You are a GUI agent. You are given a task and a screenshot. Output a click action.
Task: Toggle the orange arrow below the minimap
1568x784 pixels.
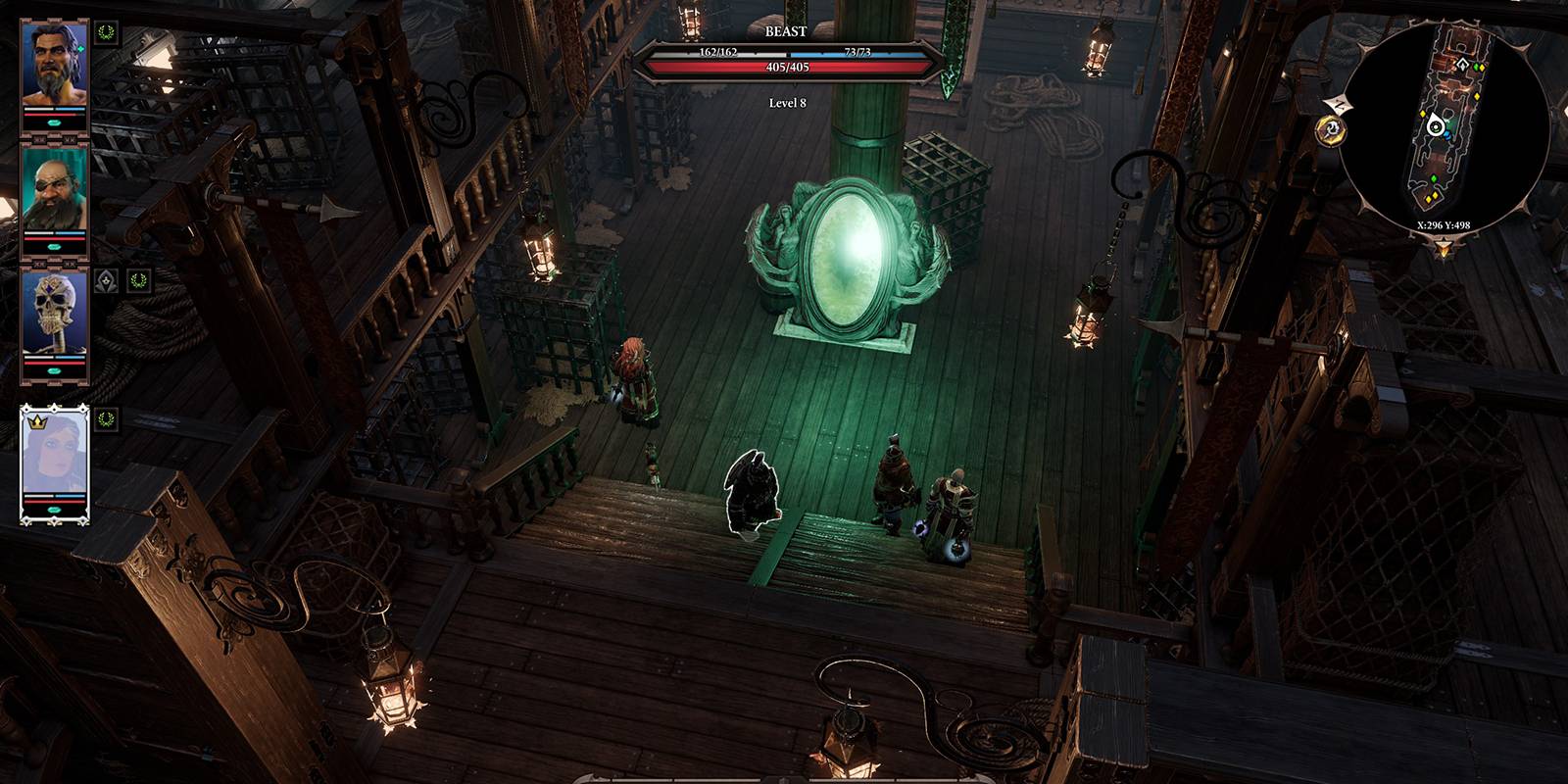click(1443, 249)
